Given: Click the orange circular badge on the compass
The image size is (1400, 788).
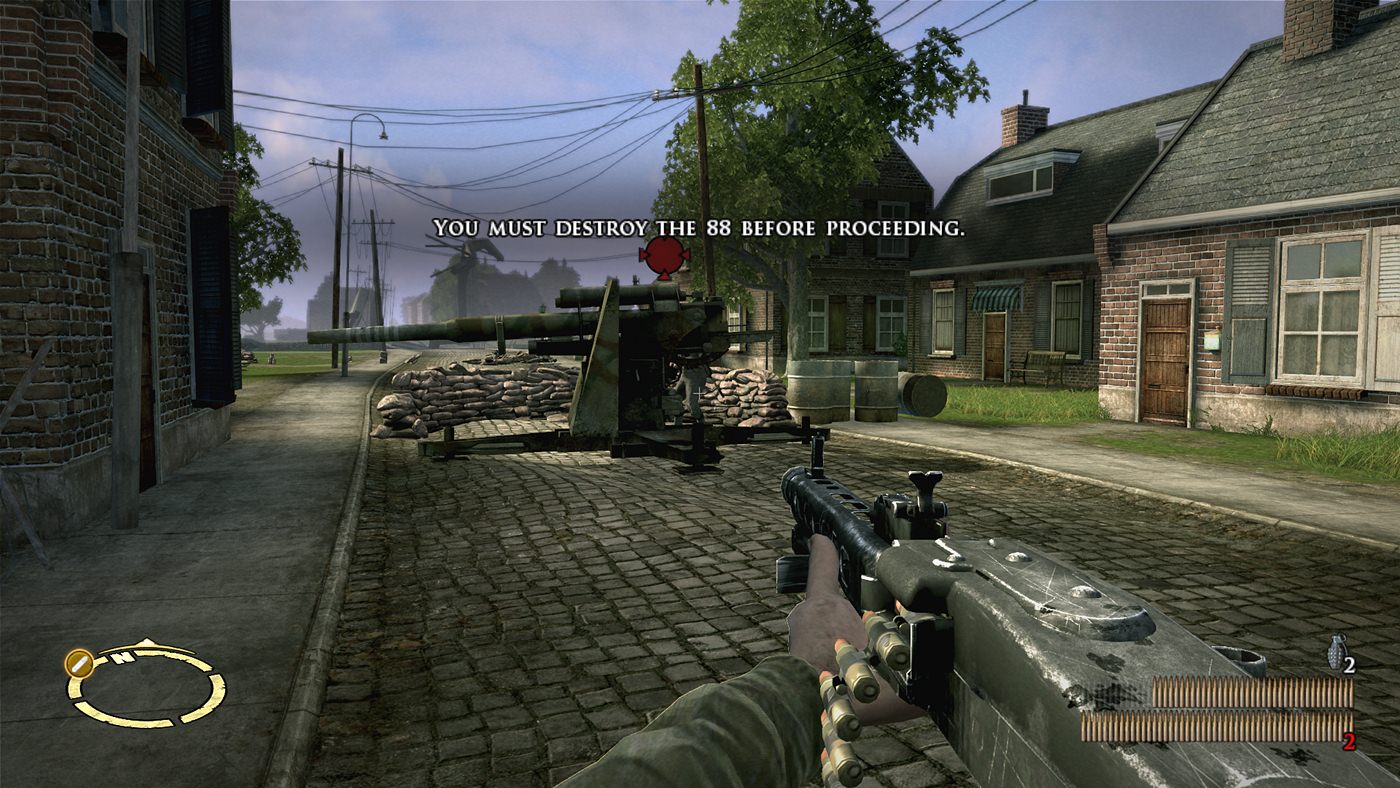Looking at the screenshot, I should [79, 661].
